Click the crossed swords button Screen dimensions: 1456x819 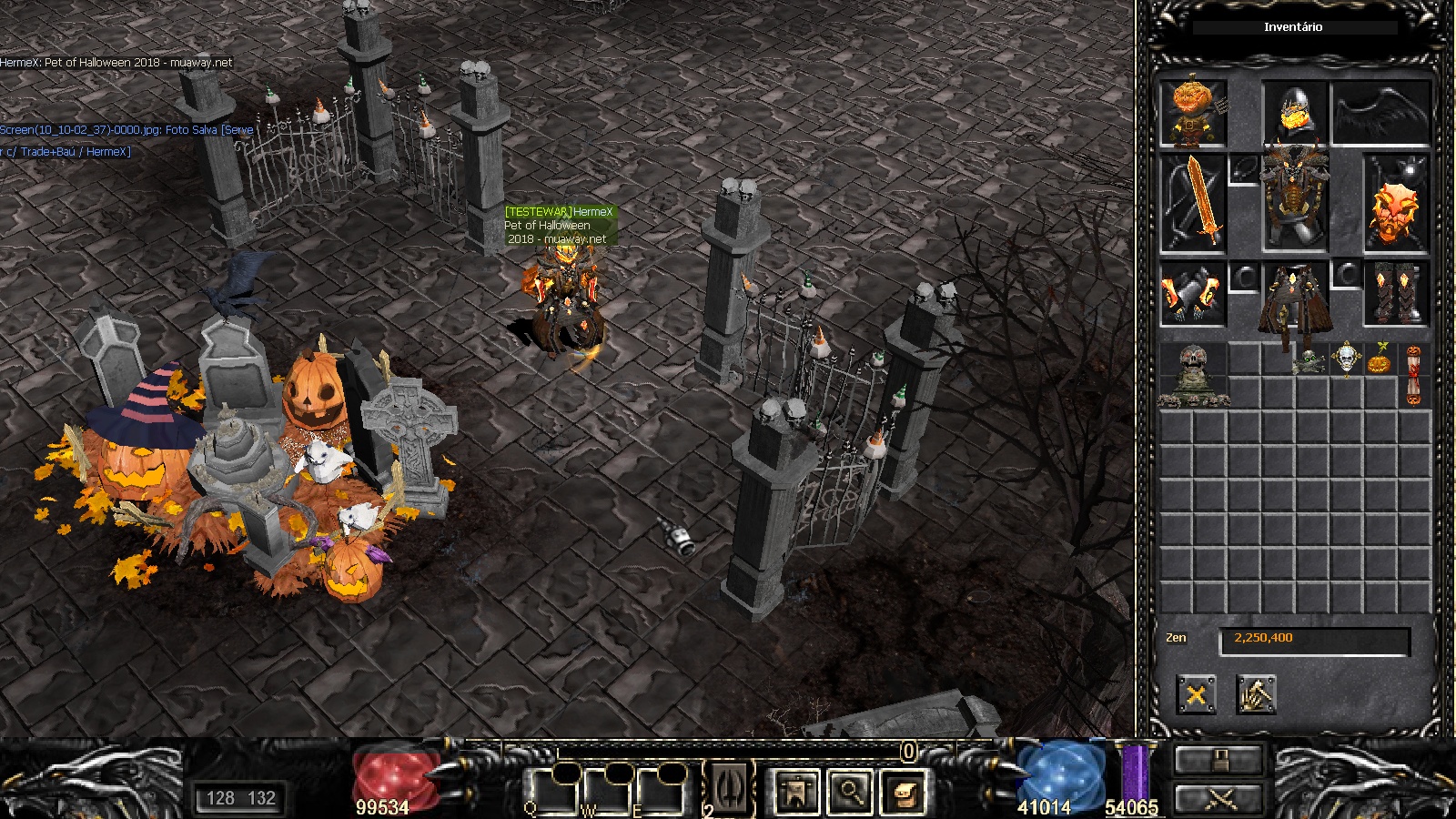tap(1219, 800)
